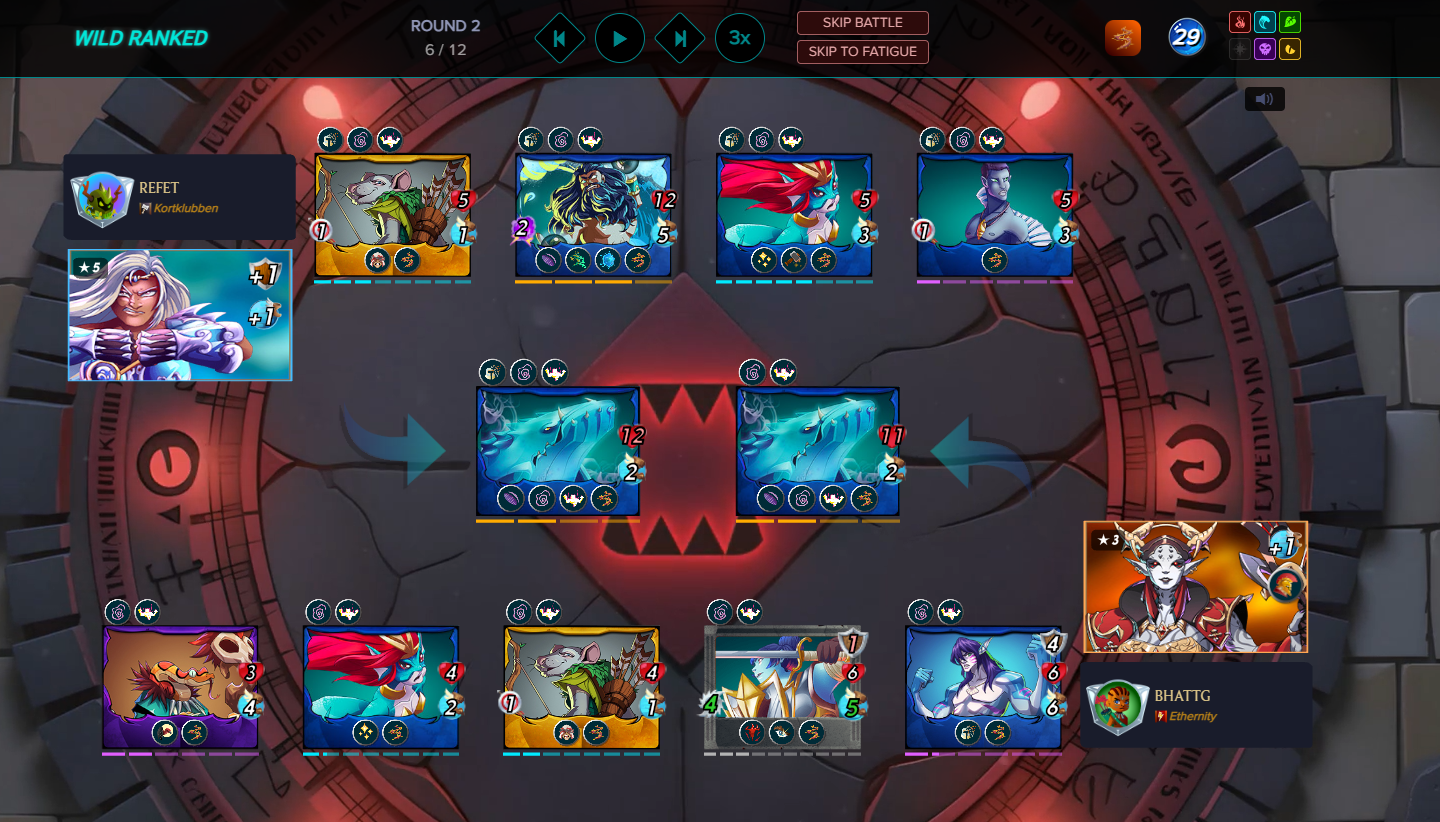The width and height of the screenshot is (1440, 822).
Task: Click the 29 mana cap icon
Action: tap(1187, 38)
